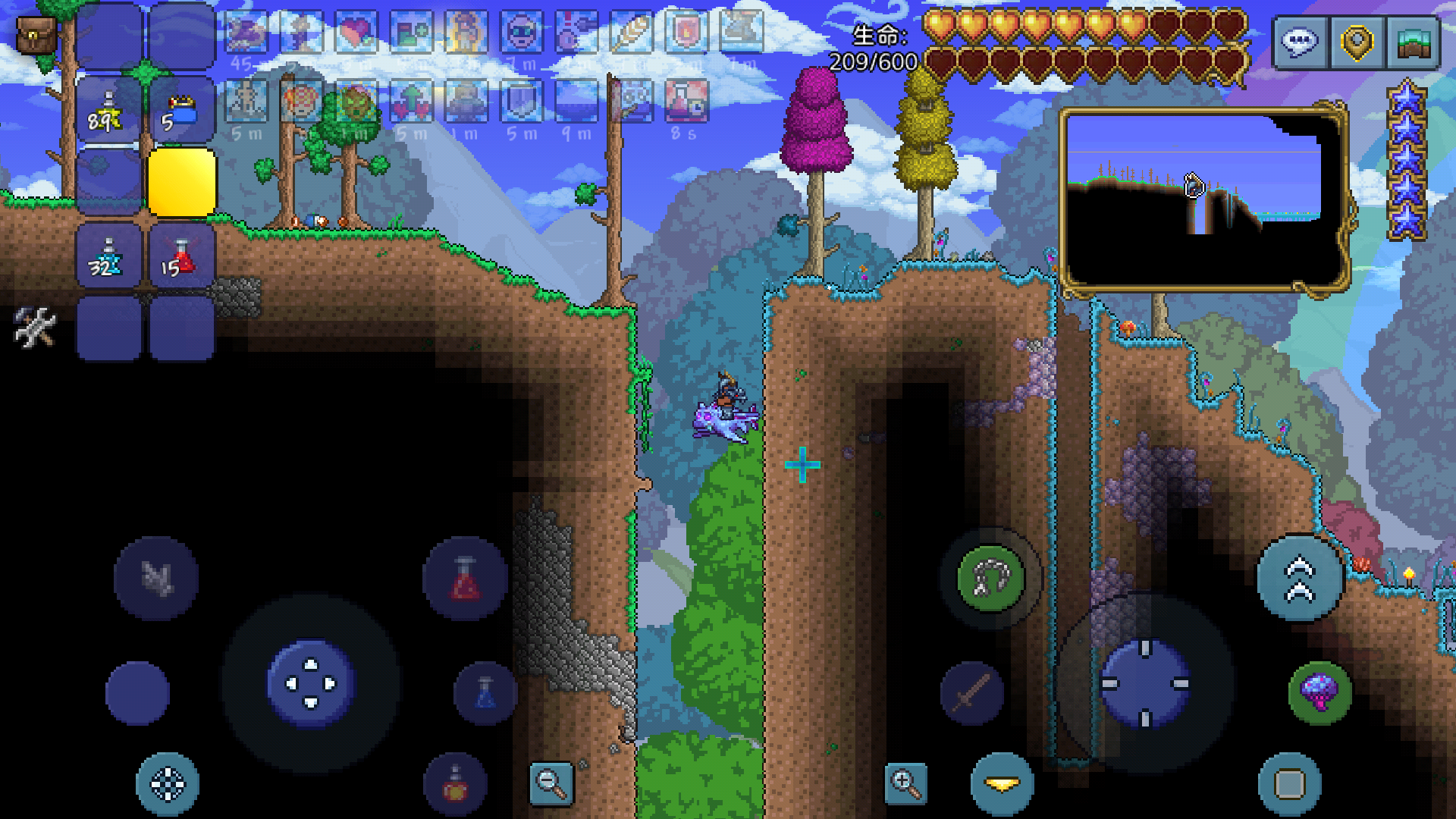The width and height of the screenshot is (1456, 819).
Task: Zoom in with the plus magnifier
Action: (x=906, y=783)
